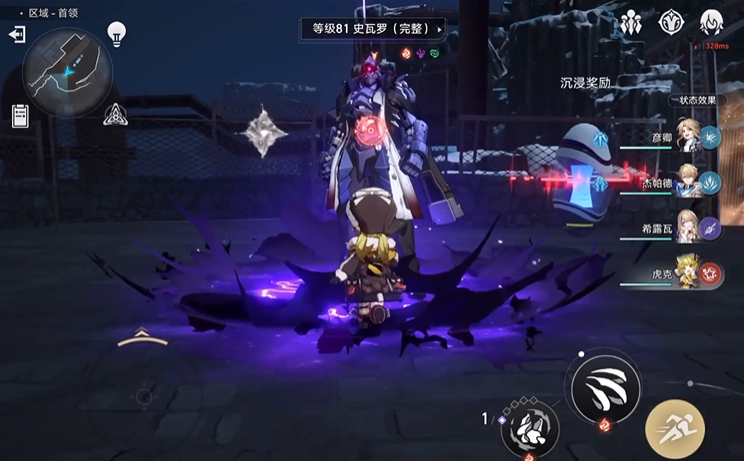Open the three-figure team icon at top
Viewport: 744px width, 461px height.
630,23
